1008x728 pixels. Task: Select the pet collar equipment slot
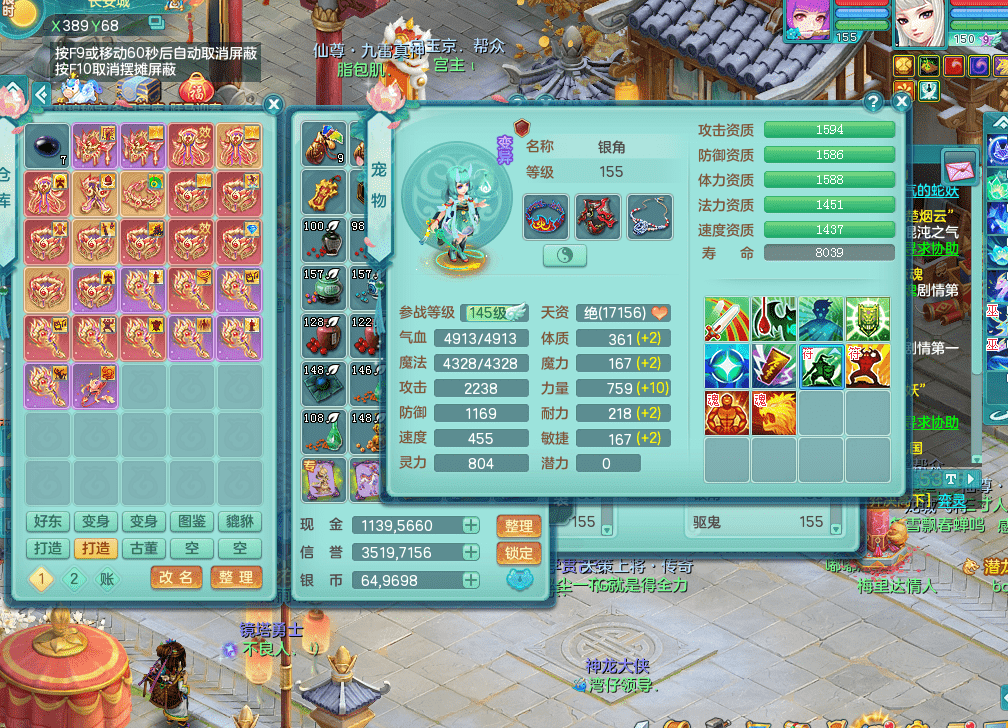[x=546, y=216]
